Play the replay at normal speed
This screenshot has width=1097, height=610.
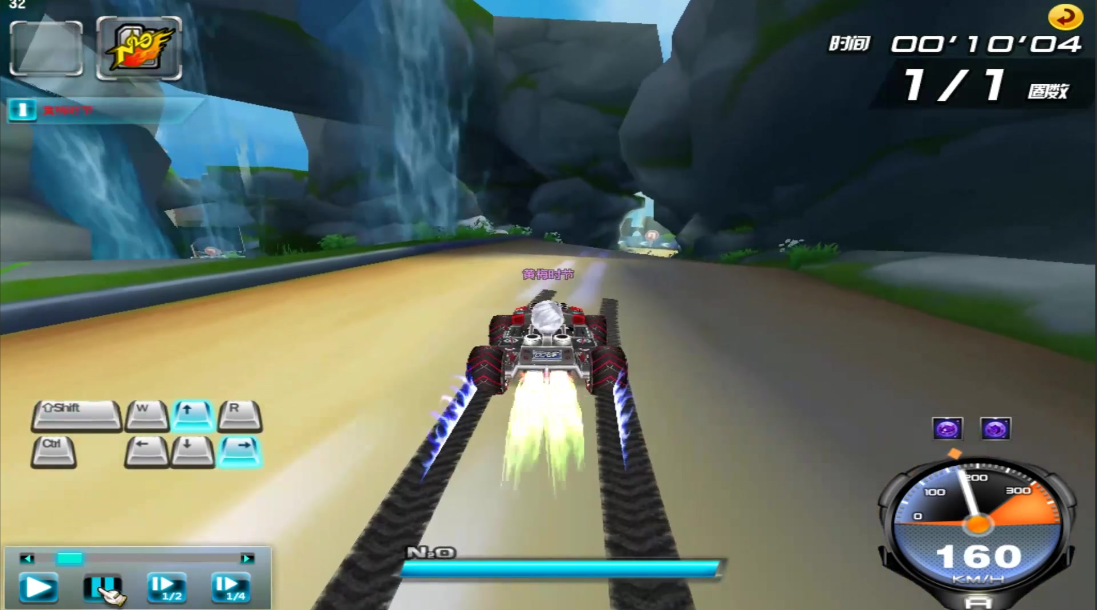[x=39, y=587]
